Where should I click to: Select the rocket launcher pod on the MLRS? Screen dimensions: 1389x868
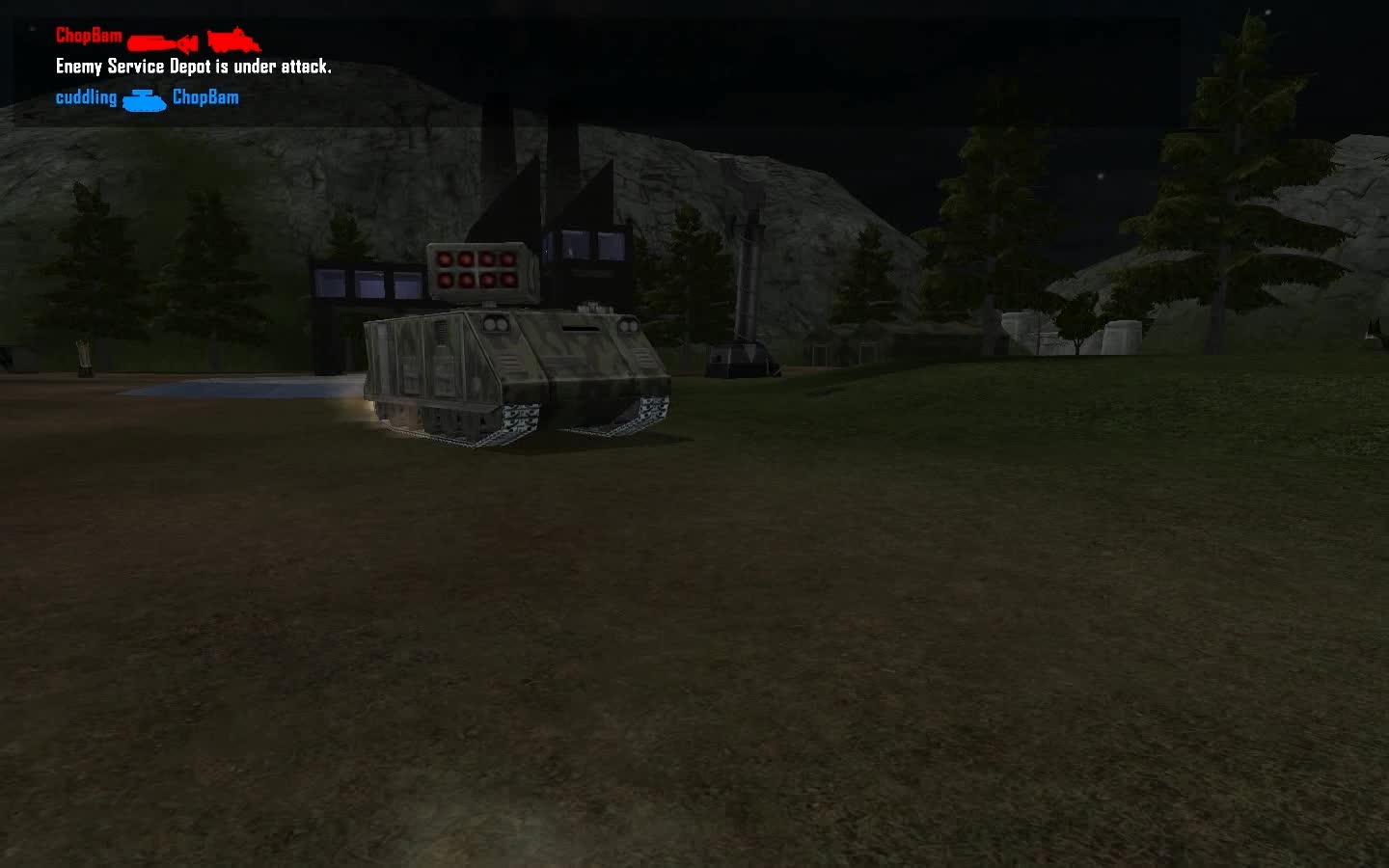click(x=477, y=271)
